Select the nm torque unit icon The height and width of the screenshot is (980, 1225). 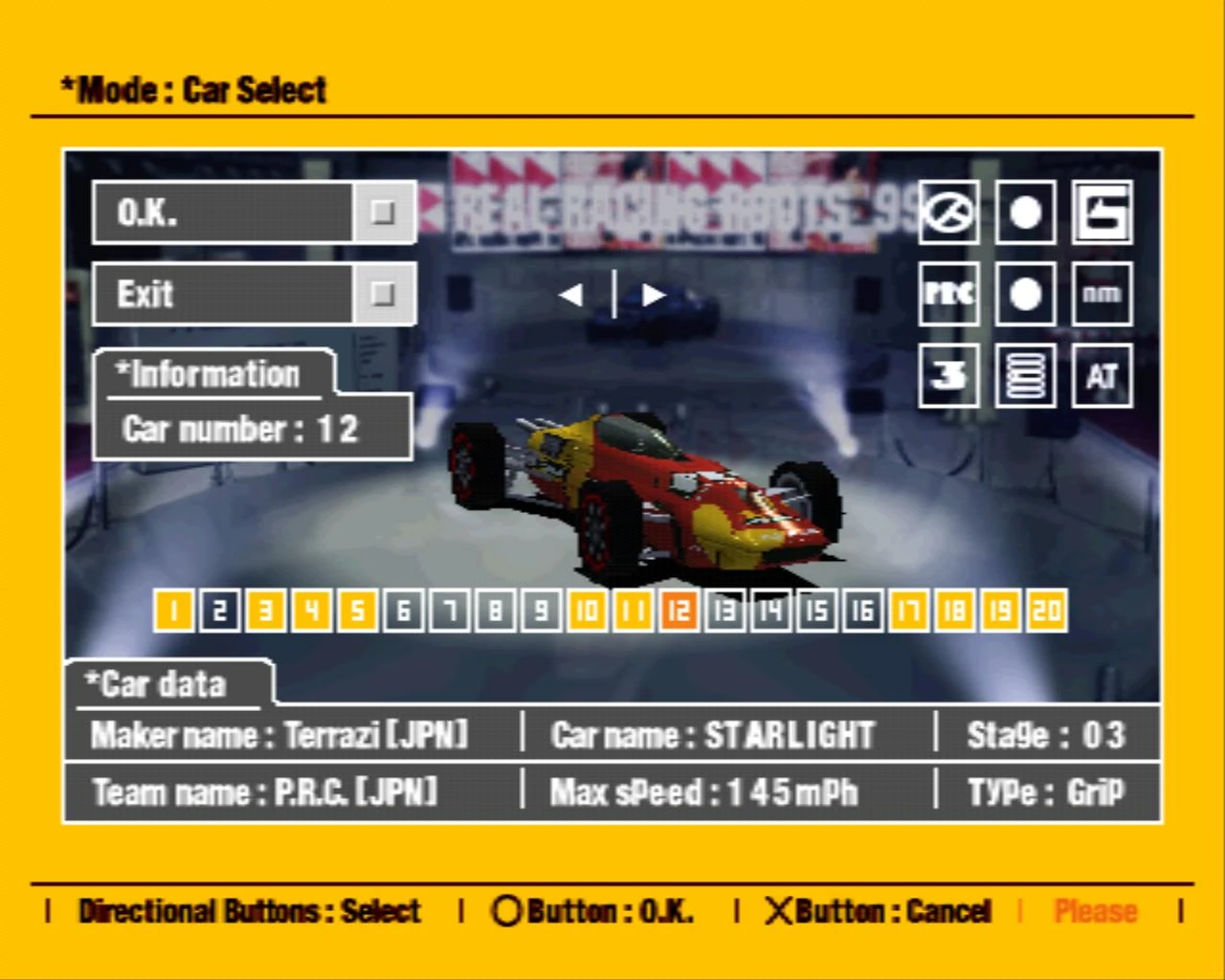pyautogui.click(x=1102, y=295)
